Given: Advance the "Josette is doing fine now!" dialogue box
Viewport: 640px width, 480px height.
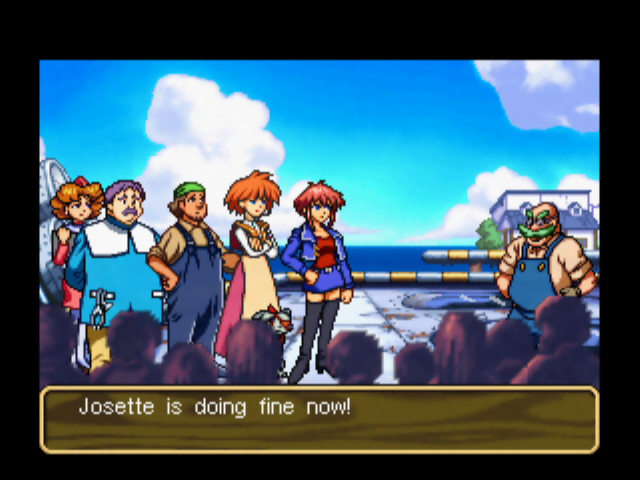Looking at the screenshot, I should (x=319, y=420).
